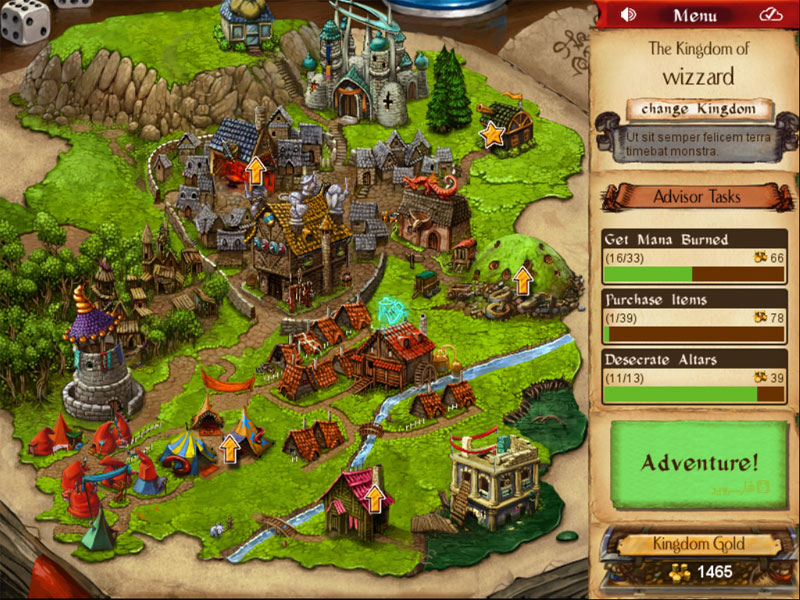The height and width of the screenshot is (600, 800).
Task: Click the upgrade arrow on the smithy
Action: (256, 170)
